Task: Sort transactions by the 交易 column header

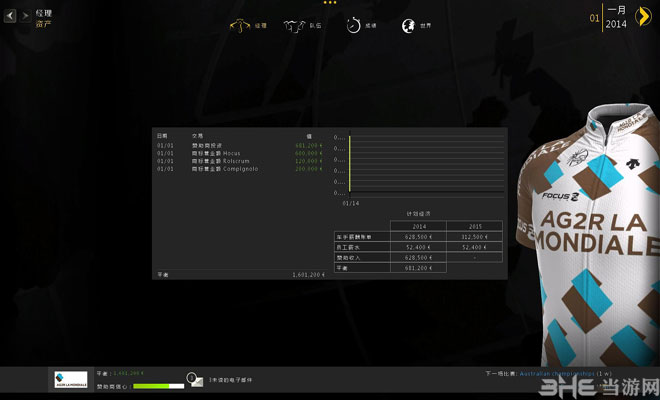Action: coord(196,135)
